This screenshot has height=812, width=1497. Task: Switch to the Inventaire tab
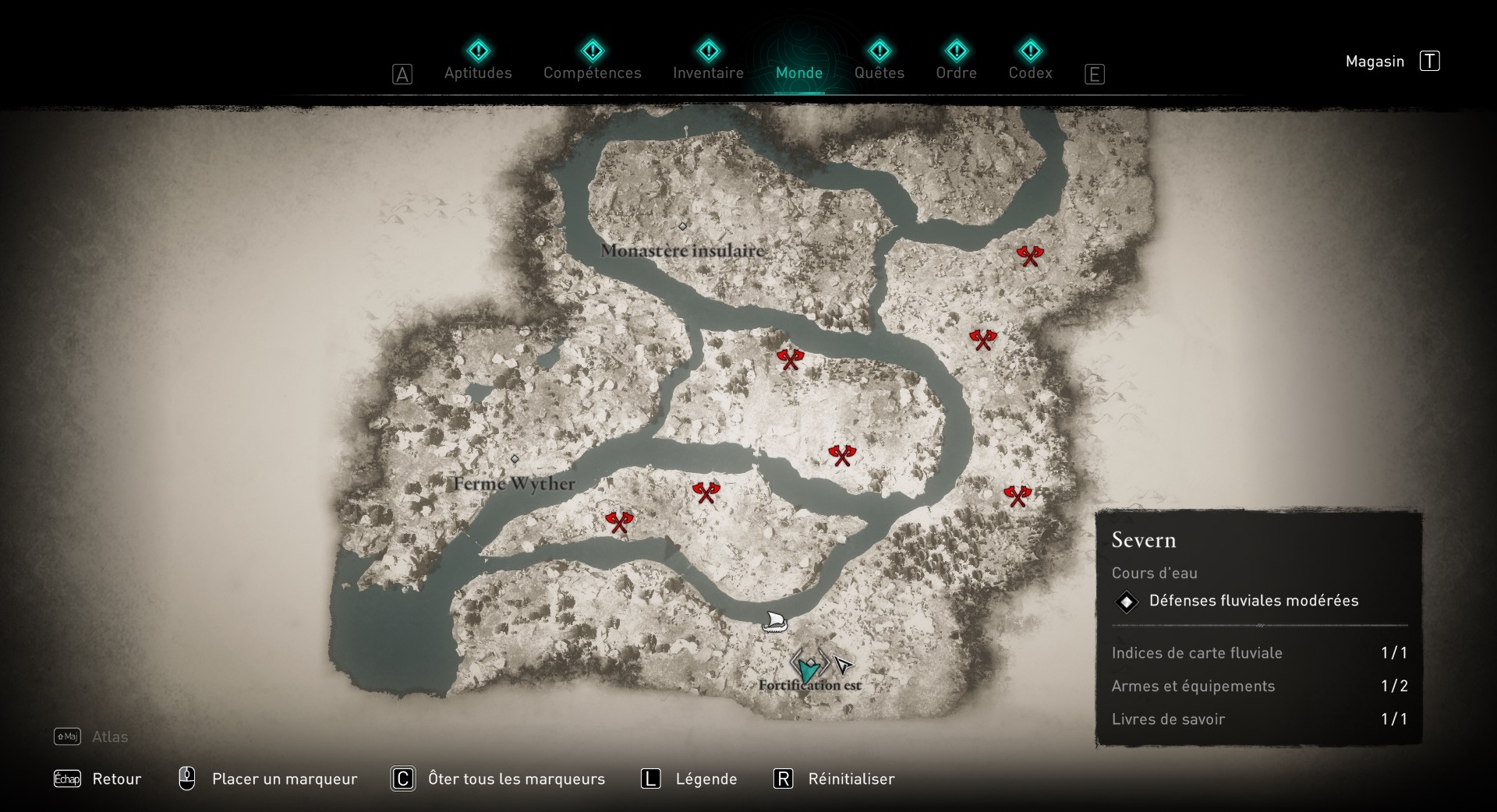point(708,72)
